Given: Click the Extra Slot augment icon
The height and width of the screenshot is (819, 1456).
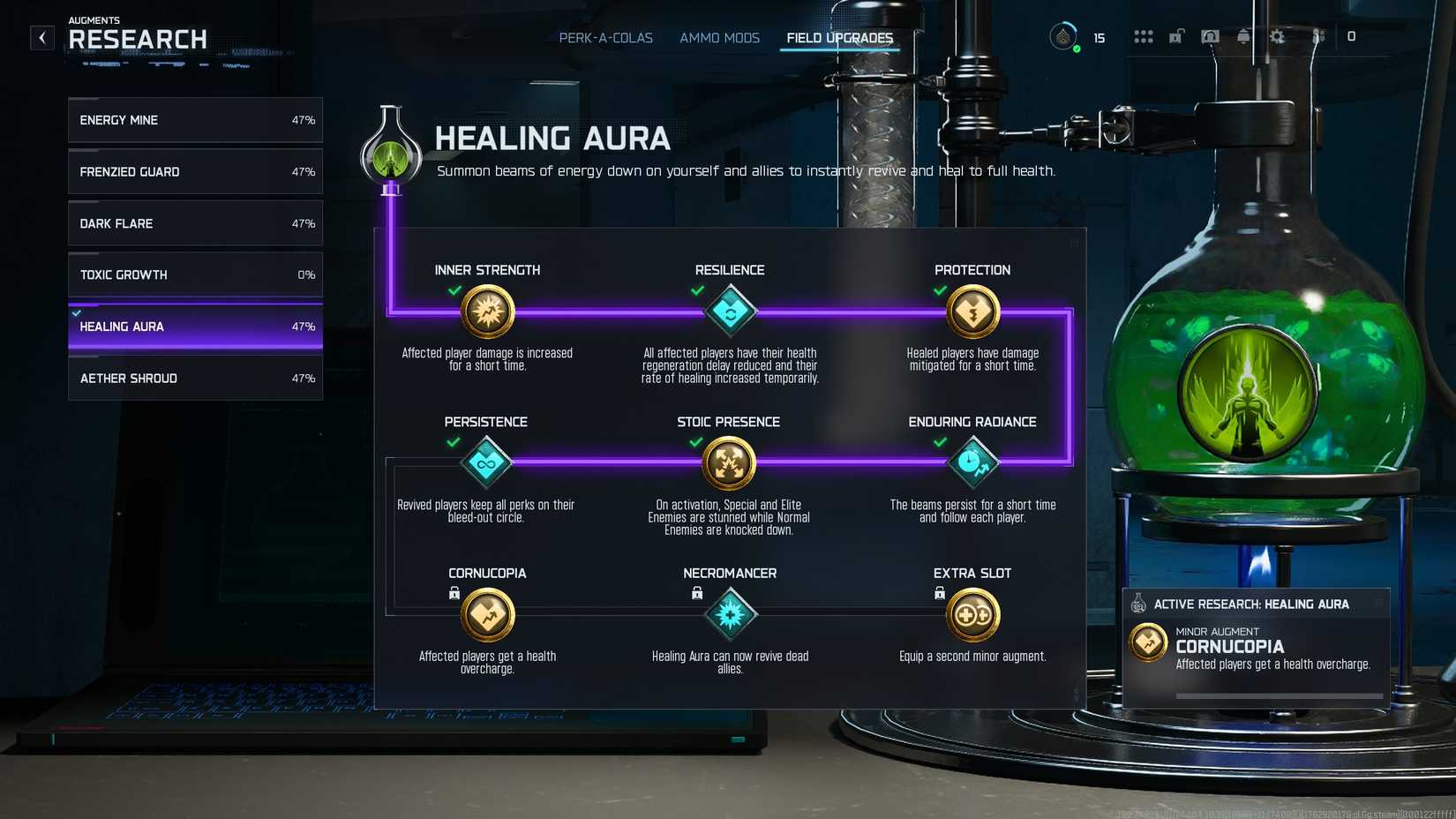Looking at the screenshot, I should pyautogui.click(x=972, y=614).
